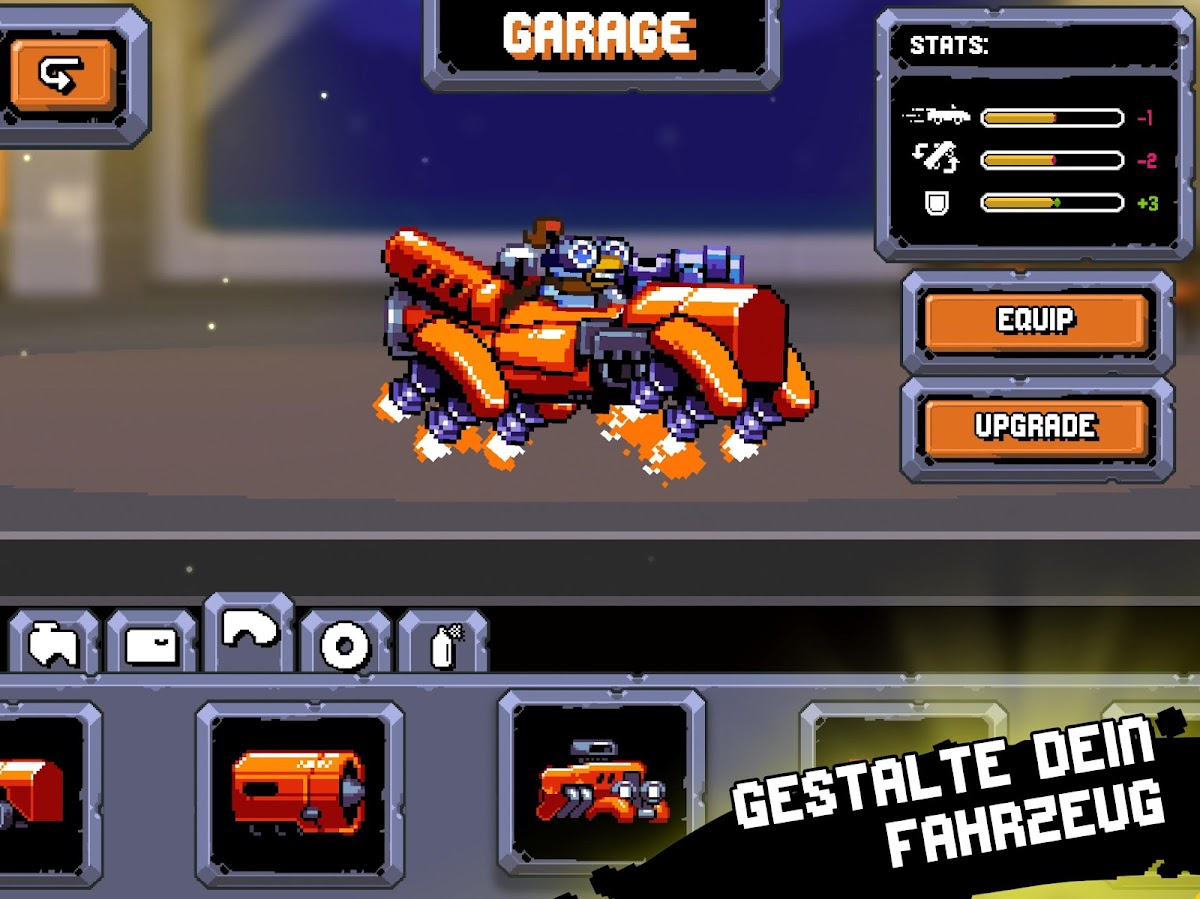The width and height of the screenshot is (1200, 899).
Task: Select the curved fender parts tab
Action: pyautogui.click(x=249, y=633)
